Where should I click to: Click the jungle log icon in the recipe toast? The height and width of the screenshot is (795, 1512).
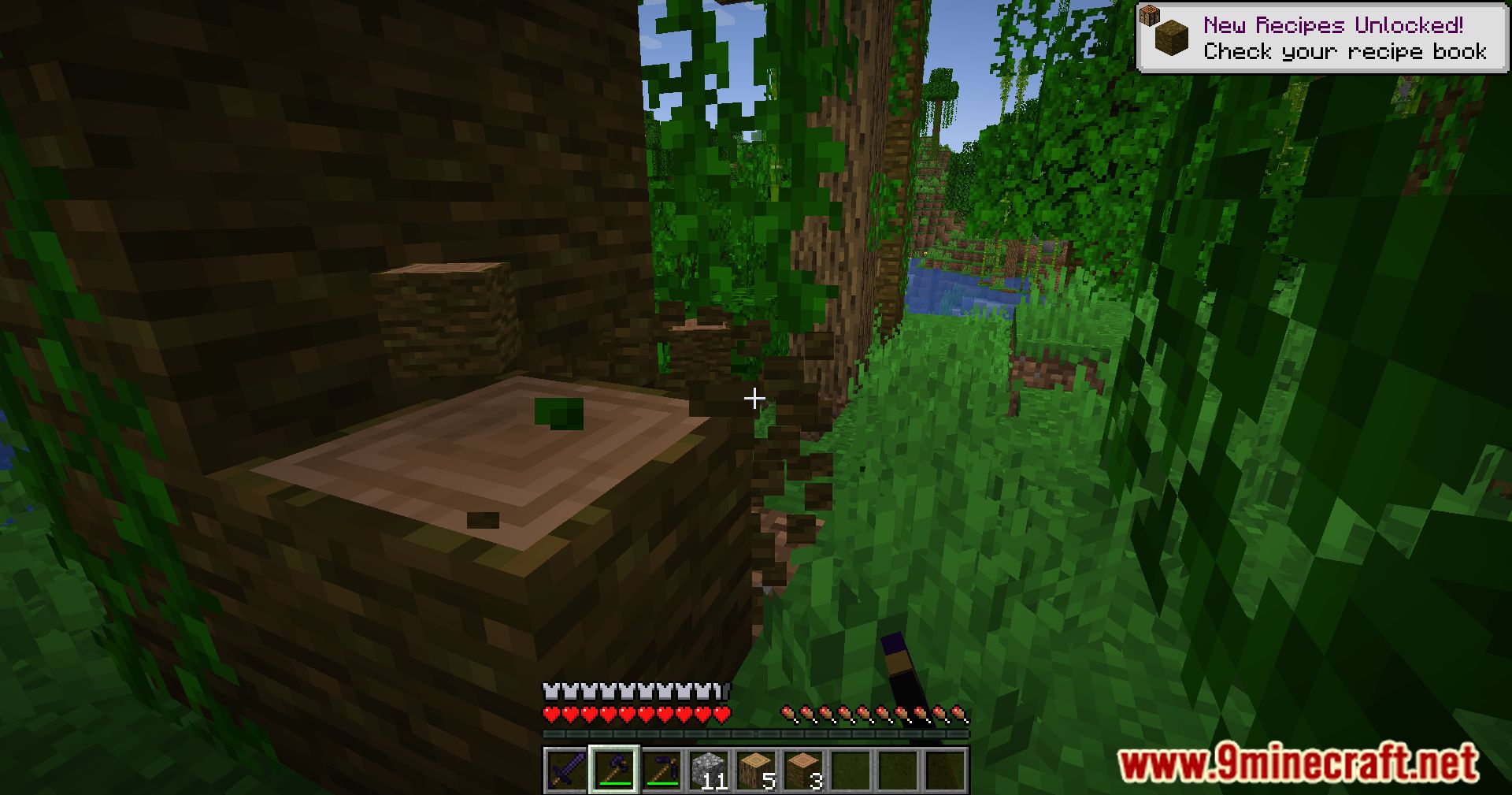coord(1173,37)
